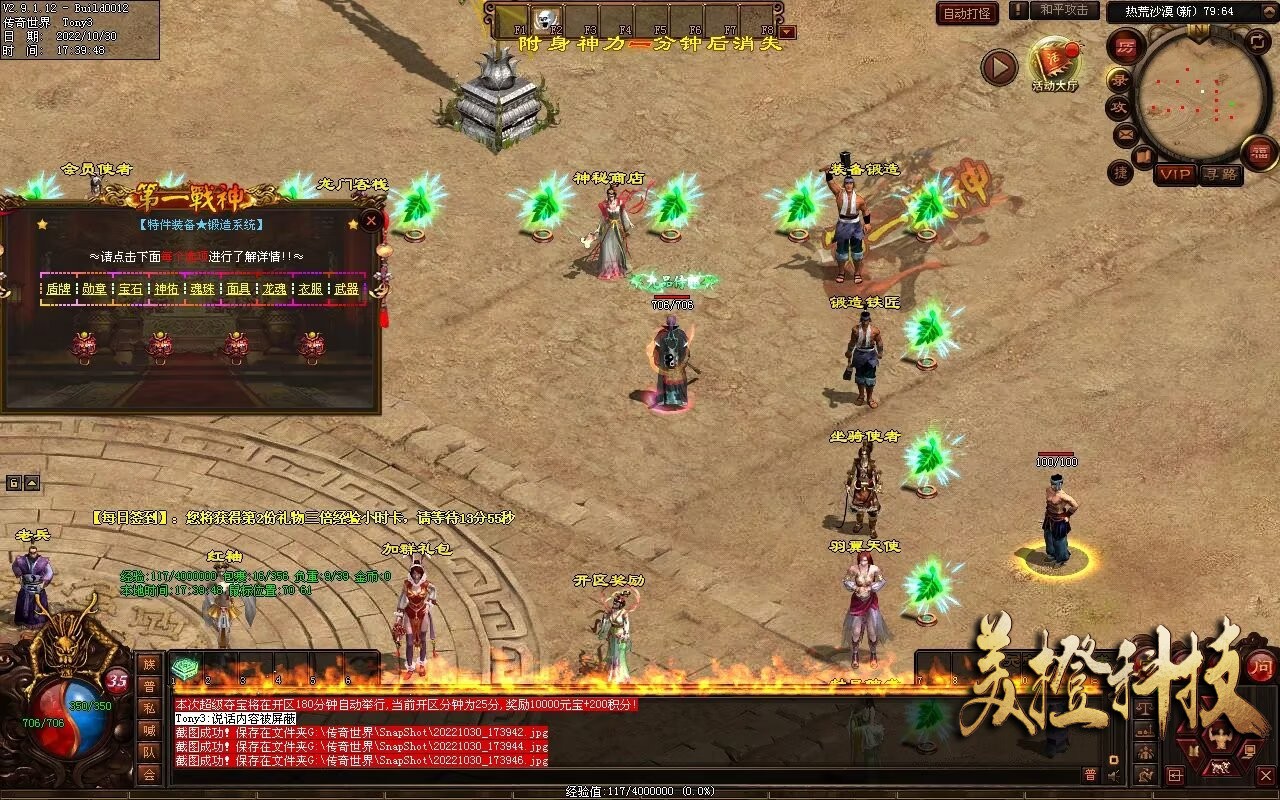
Task: Select the 衣服 forging option
Action: click(x=310, y=289)
